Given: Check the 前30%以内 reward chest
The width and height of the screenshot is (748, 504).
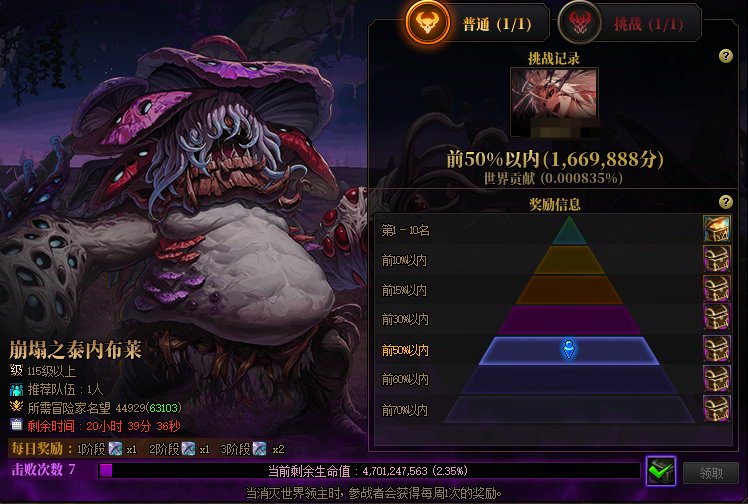Looking at the screenshot, I should (x=716, y=320).
